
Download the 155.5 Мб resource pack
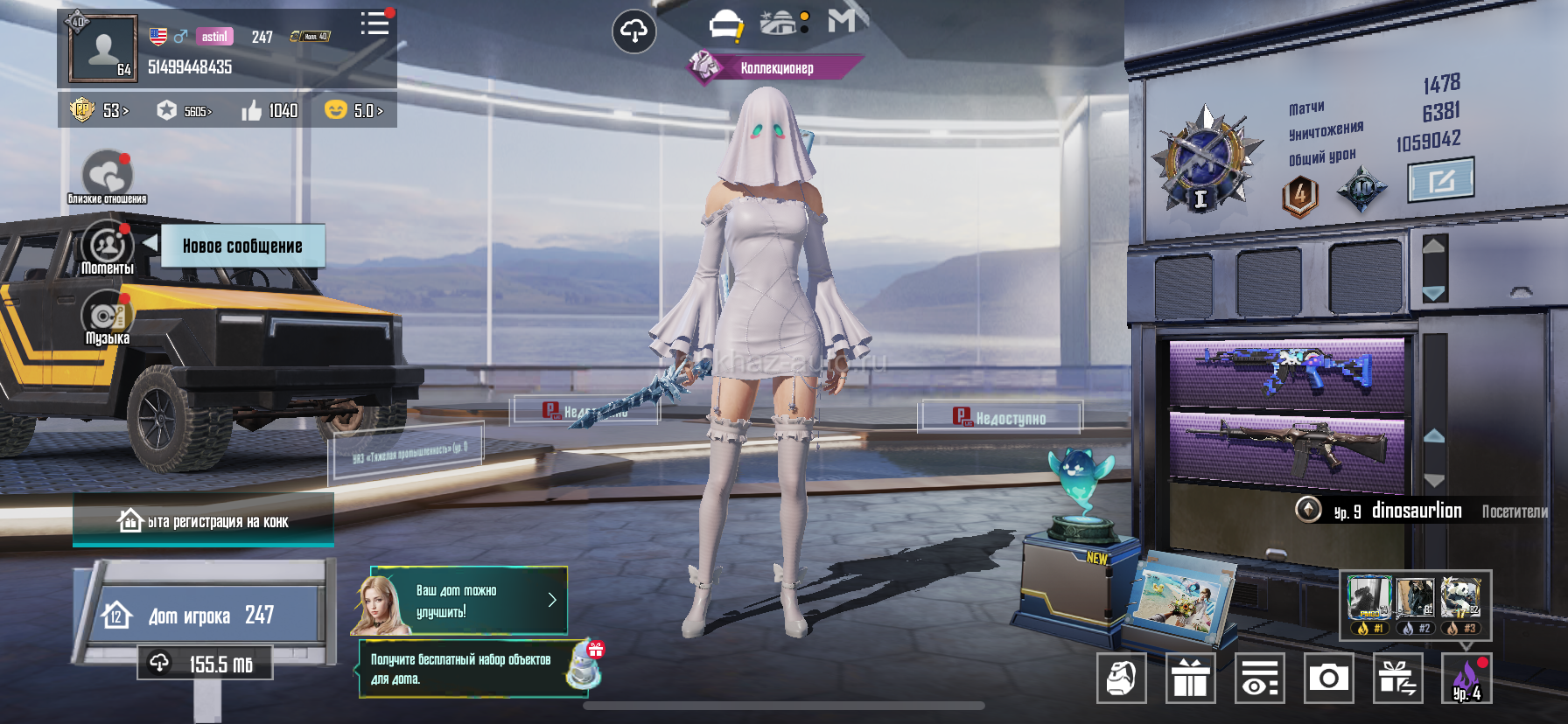point(205,664)
